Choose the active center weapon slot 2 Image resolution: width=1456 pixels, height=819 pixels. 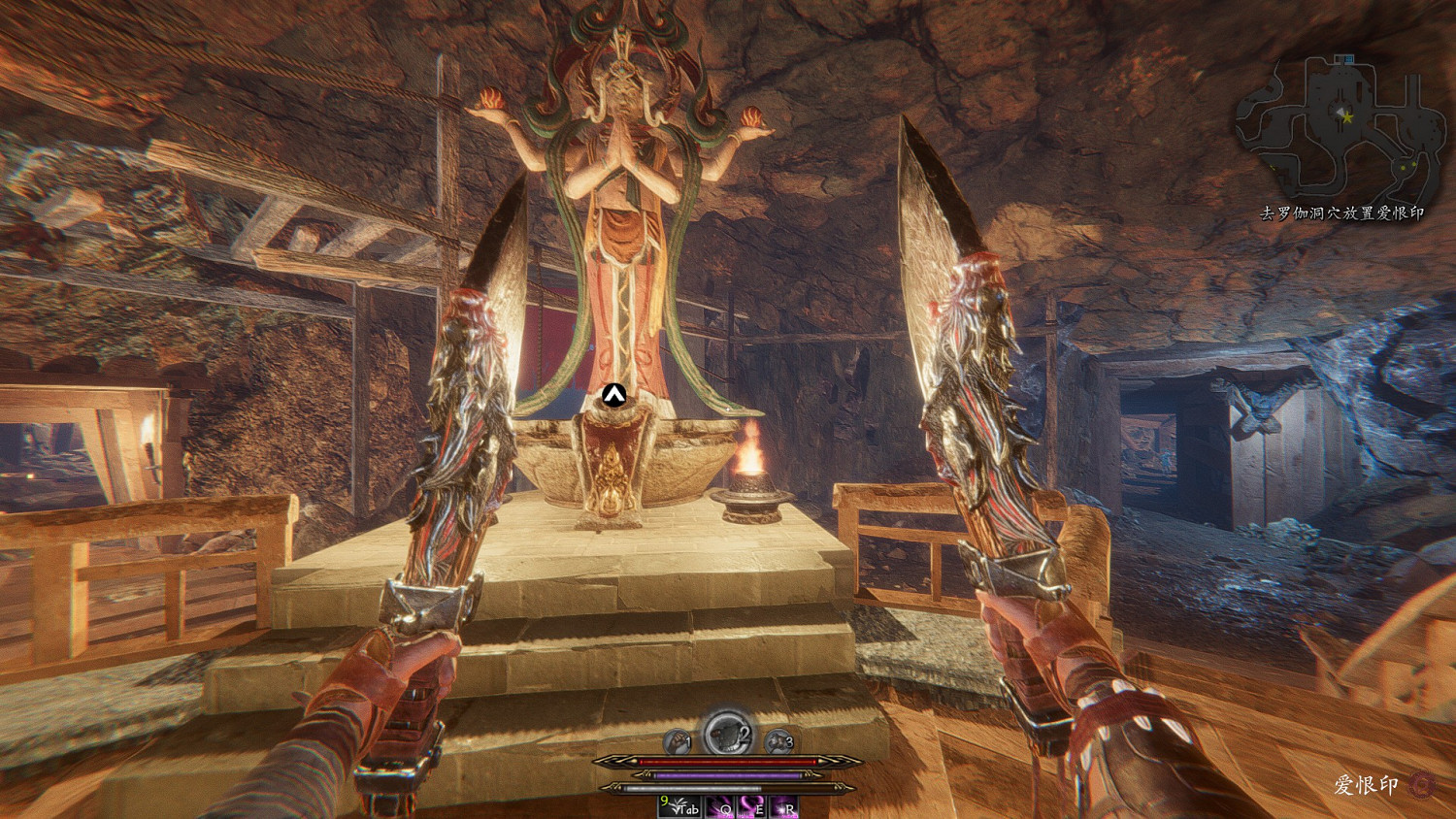[x=727, y=734]
